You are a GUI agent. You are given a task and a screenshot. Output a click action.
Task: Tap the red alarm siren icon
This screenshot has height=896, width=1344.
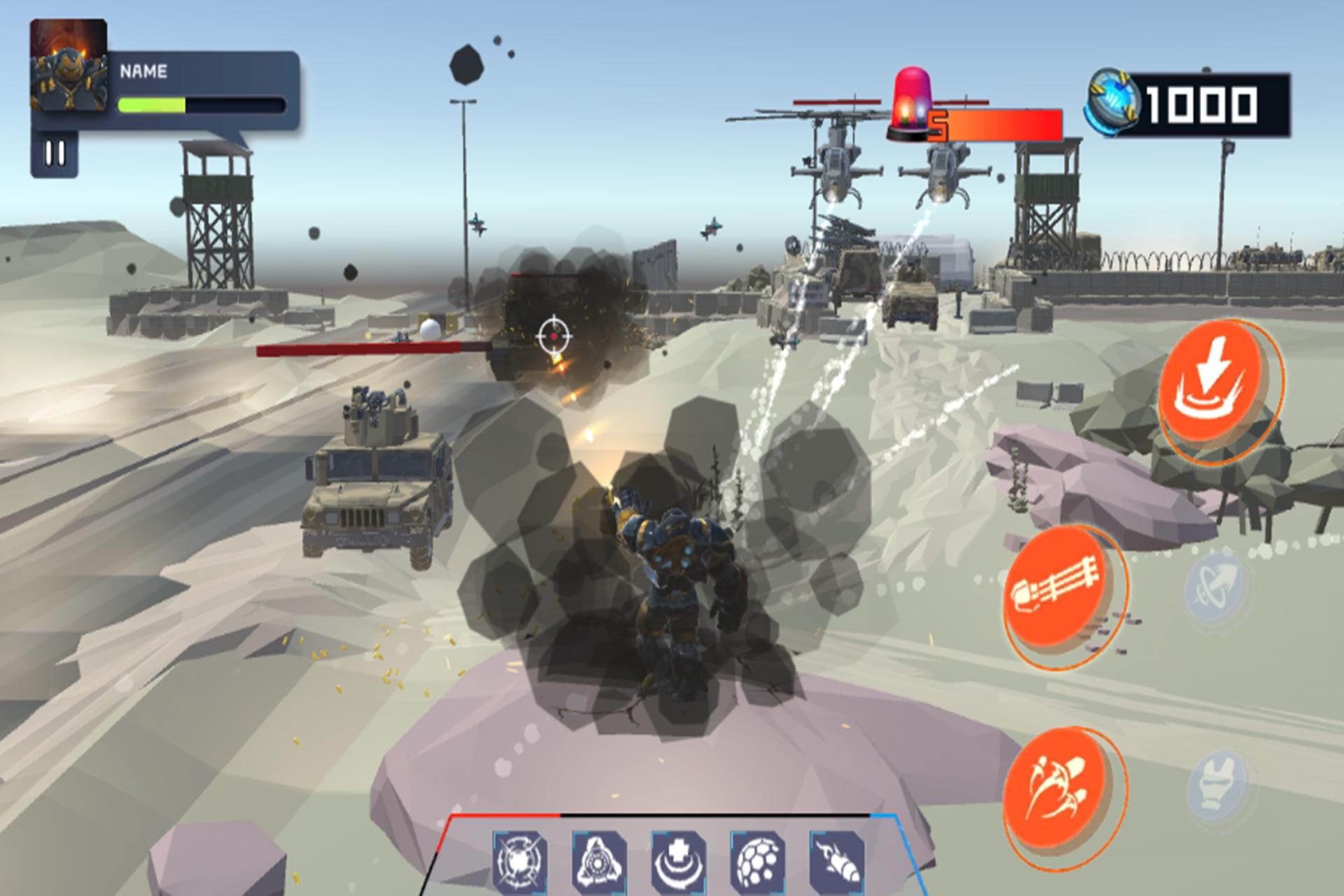(911, 104)
